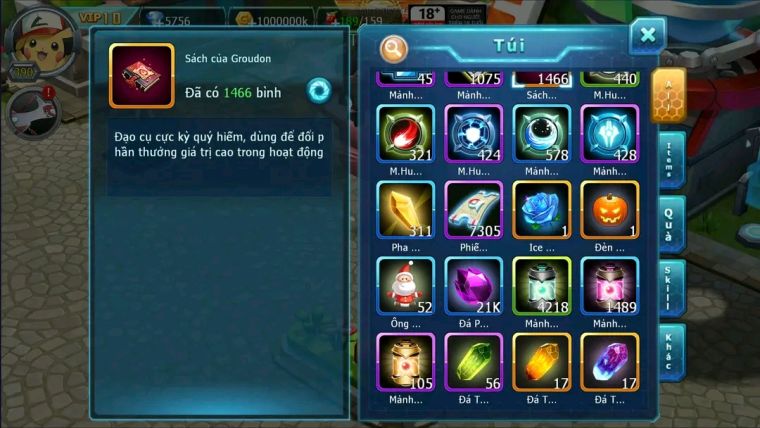Select the red swirl orb item (321)
This screenshot has height=428, width=760.
[405, 134]
